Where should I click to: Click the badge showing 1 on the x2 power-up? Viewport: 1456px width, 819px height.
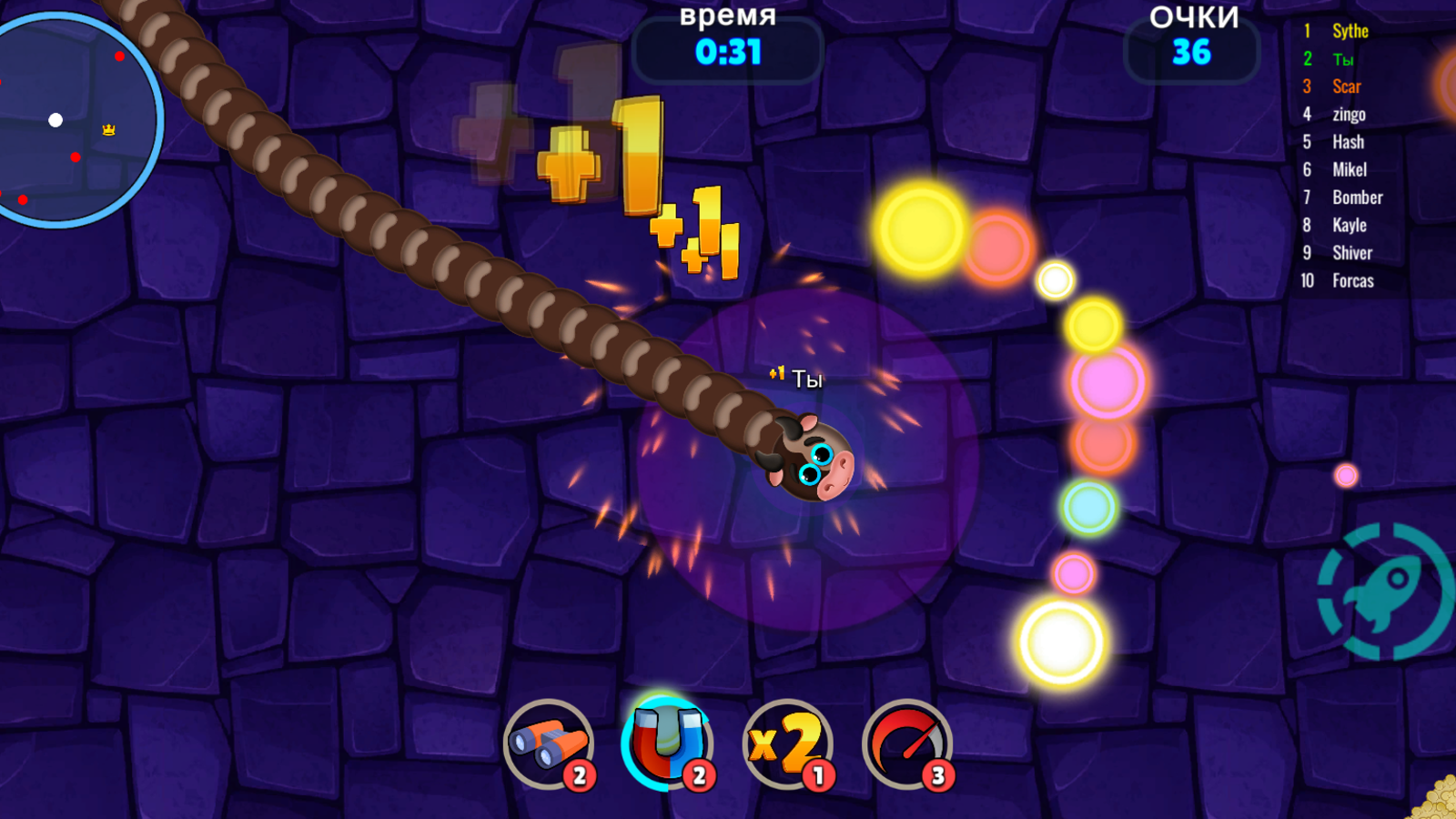[818, 776]
